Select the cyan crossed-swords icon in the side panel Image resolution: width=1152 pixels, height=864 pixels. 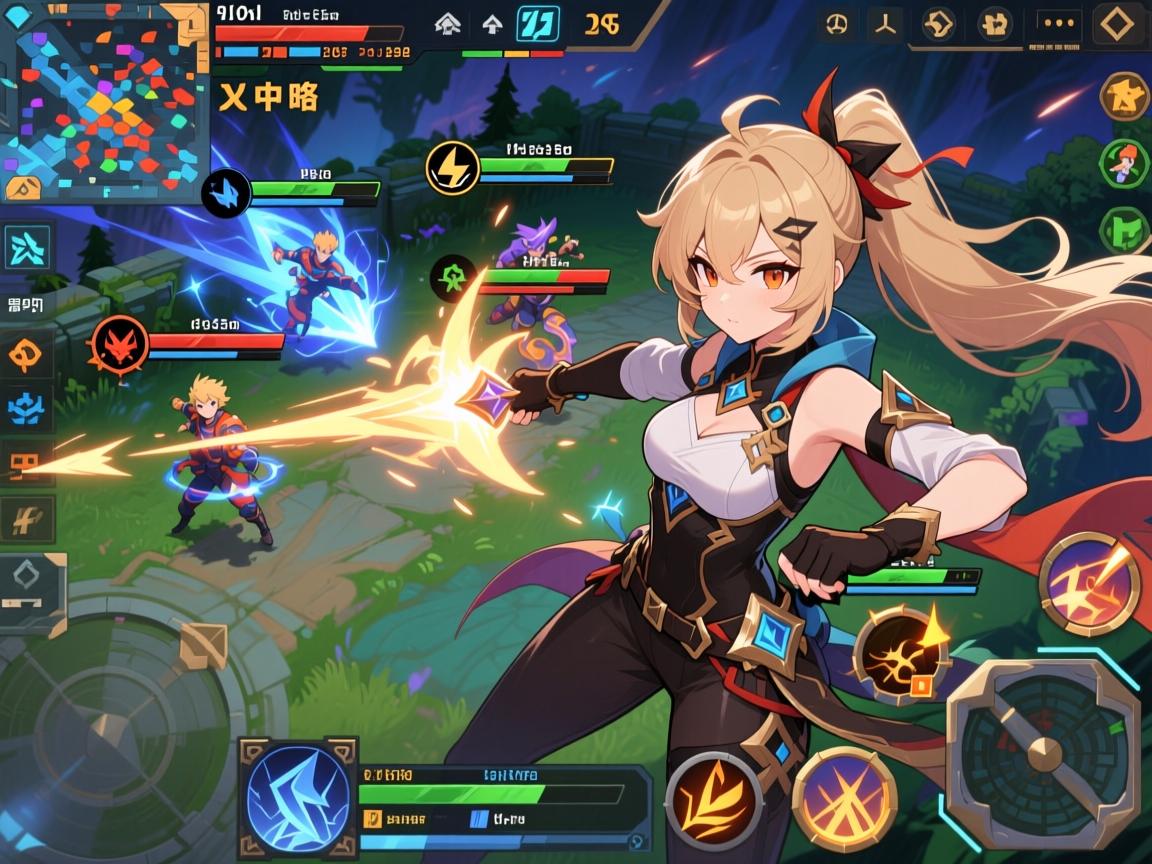[27, 248]
